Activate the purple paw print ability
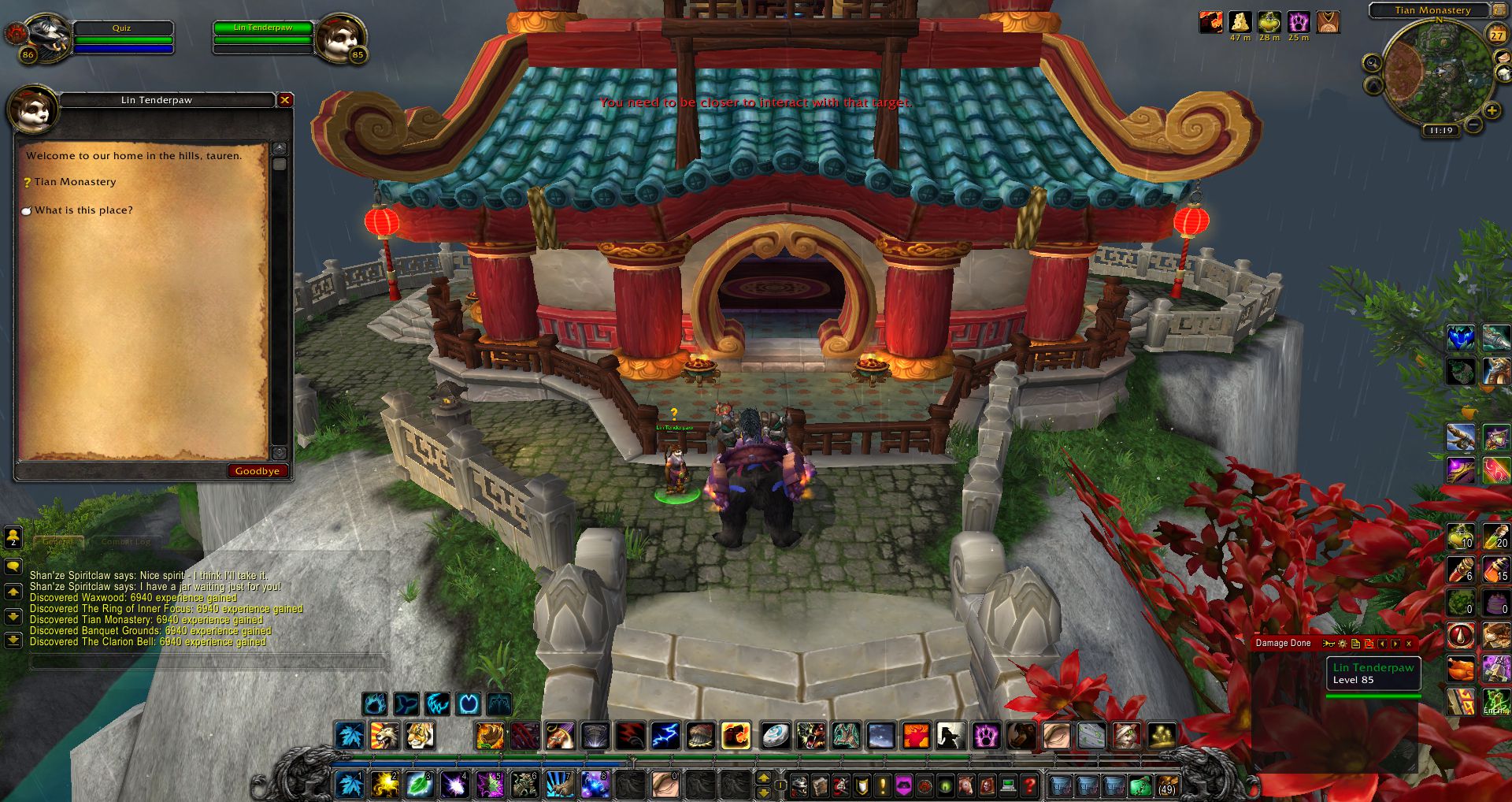This screenshot has height=802, width=1512. click(985, 736)
